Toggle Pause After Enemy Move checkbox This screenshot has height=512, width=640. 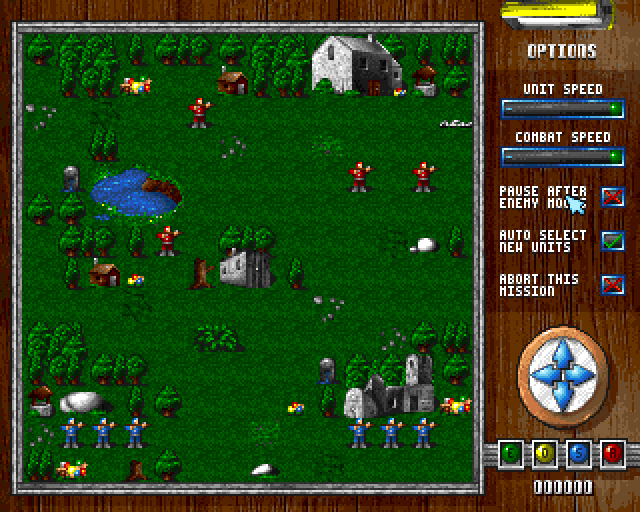[612, 197]
